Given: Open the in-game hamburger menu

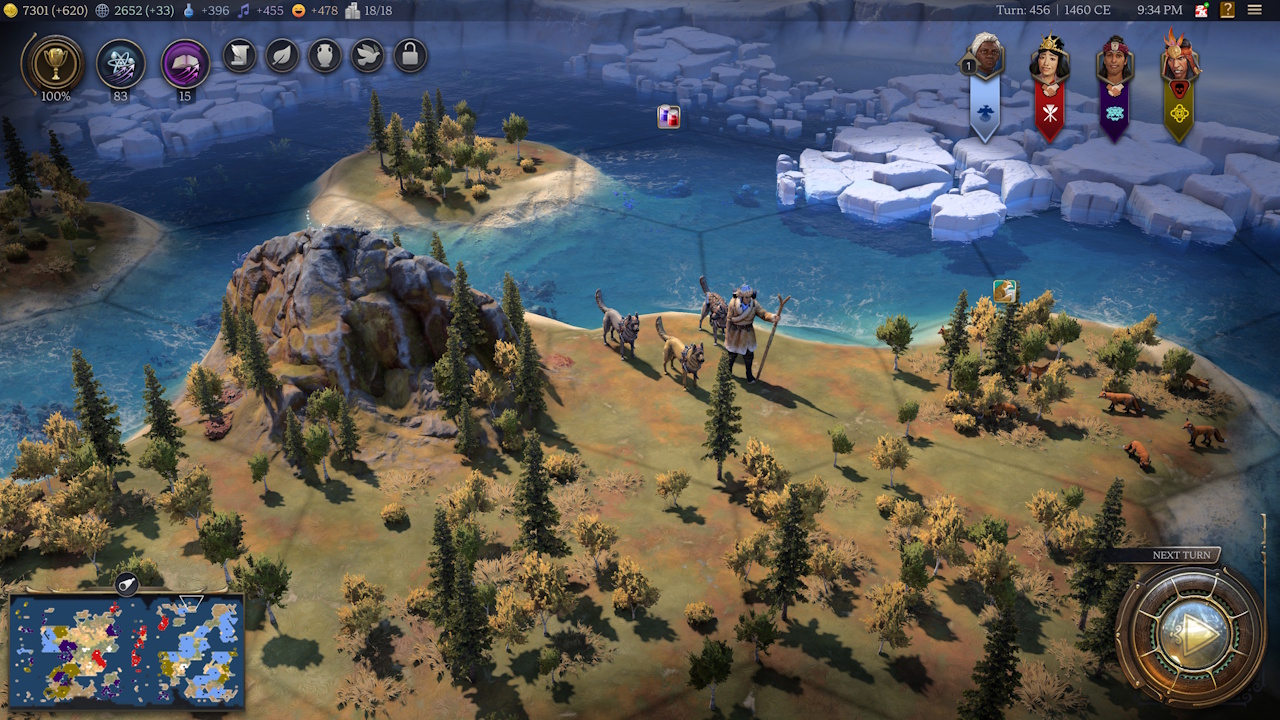Looking at the screenshot, I should tap(1258, 11).
